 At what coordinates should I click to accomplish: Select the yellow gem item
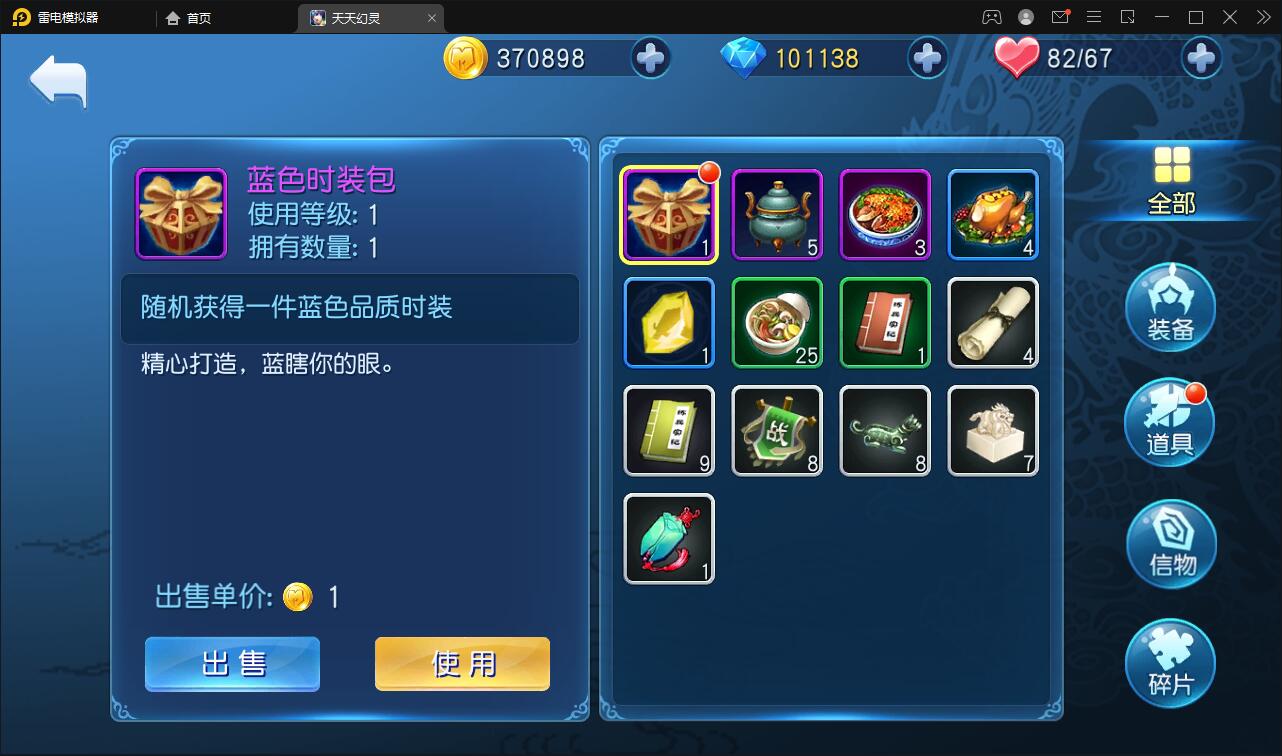pos(668,322)
